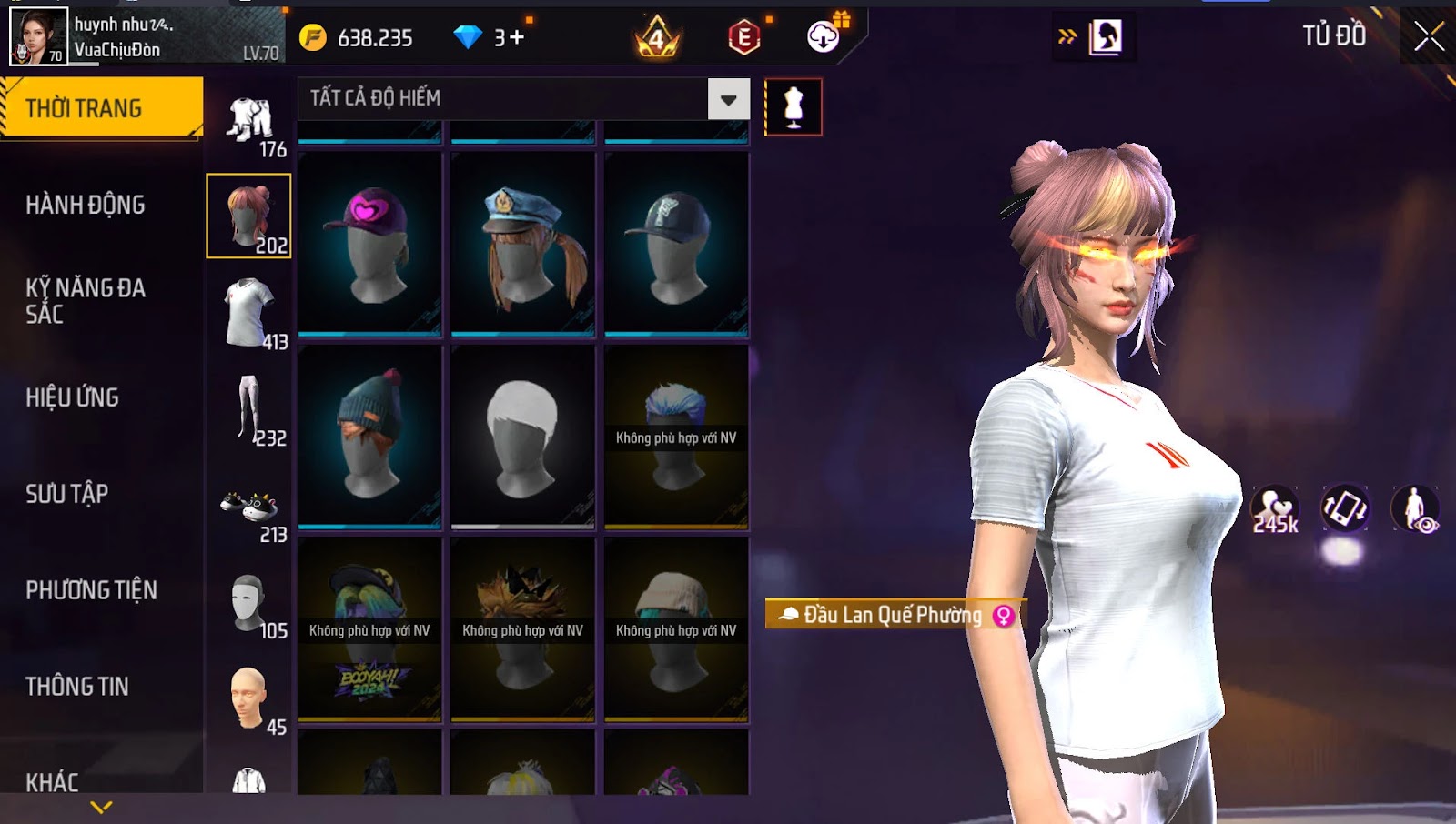The width and height of the screenshot is (1456, 824).
Task: Go to the HIỆU ỨNG tab
Action: (x=73, y=397)
